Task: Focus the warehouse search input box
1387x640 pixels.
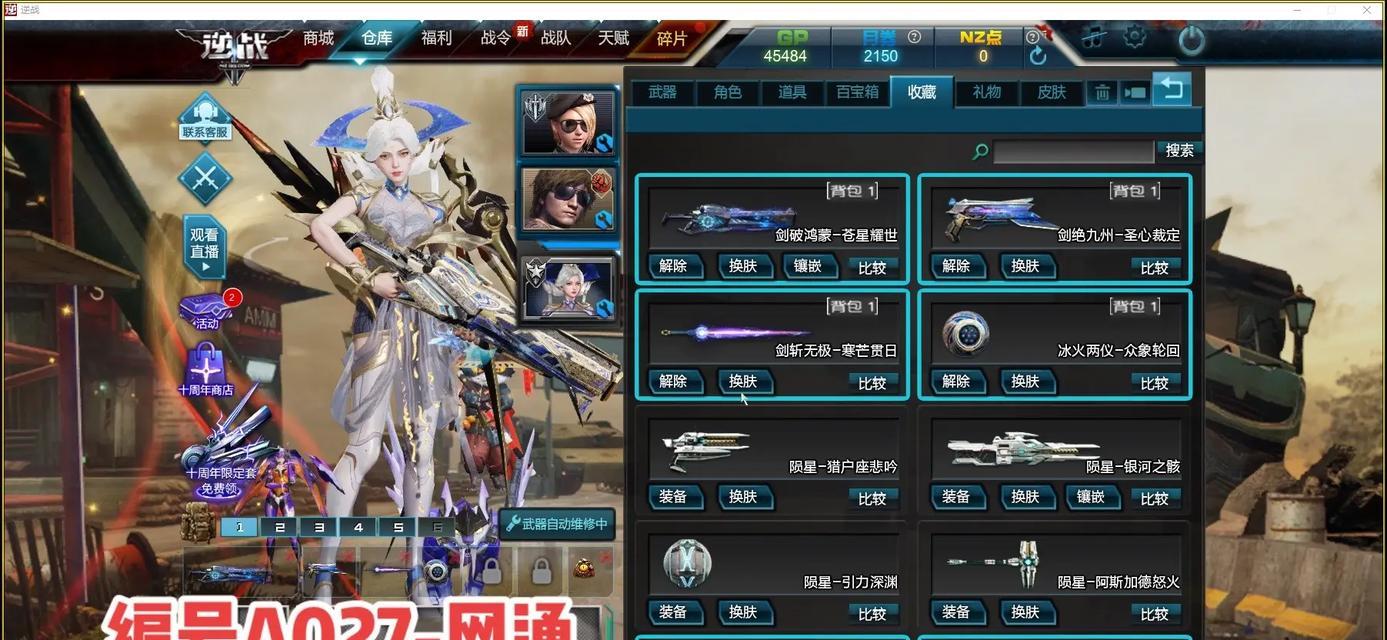Action: click(x=1073, y=151)
